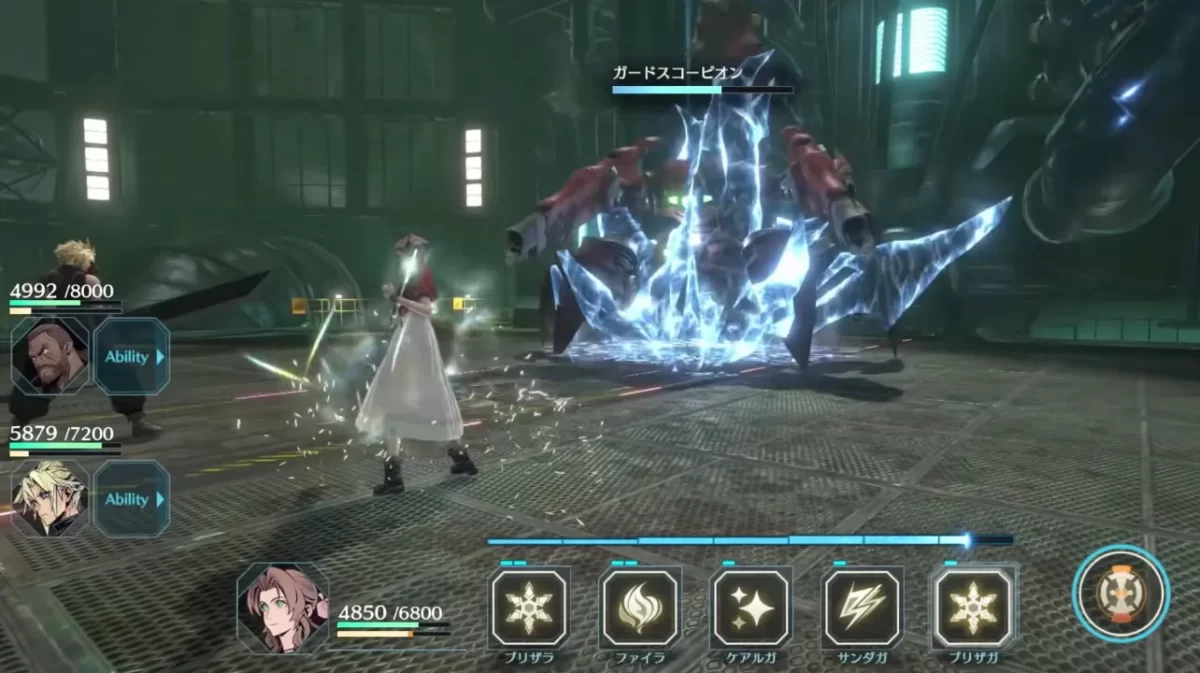Viewport: 1200px width, 673px height.
Task: Select Barret's portrait
Action: (x=49, y=356)
